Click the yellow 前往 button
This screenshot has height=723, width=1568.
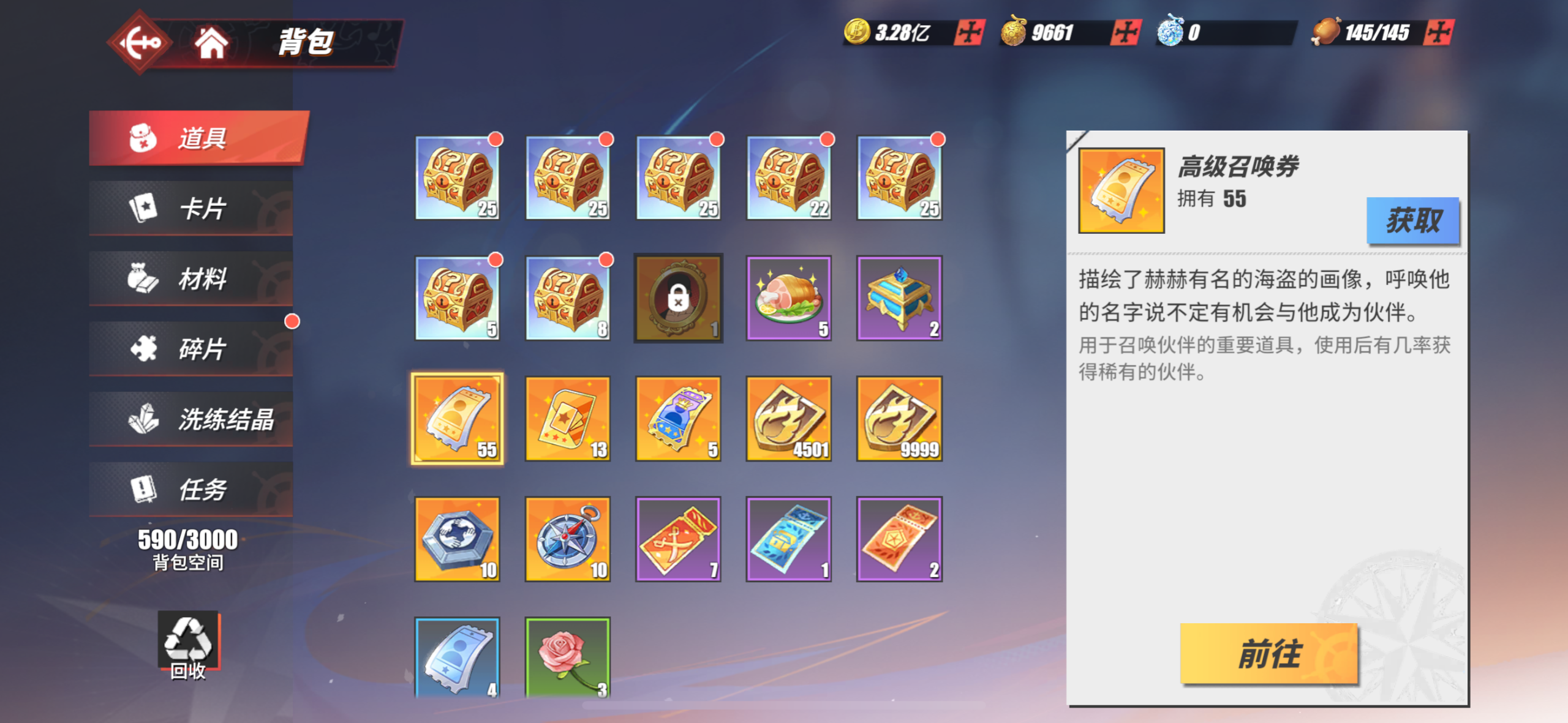click(x=1268, y=653)
